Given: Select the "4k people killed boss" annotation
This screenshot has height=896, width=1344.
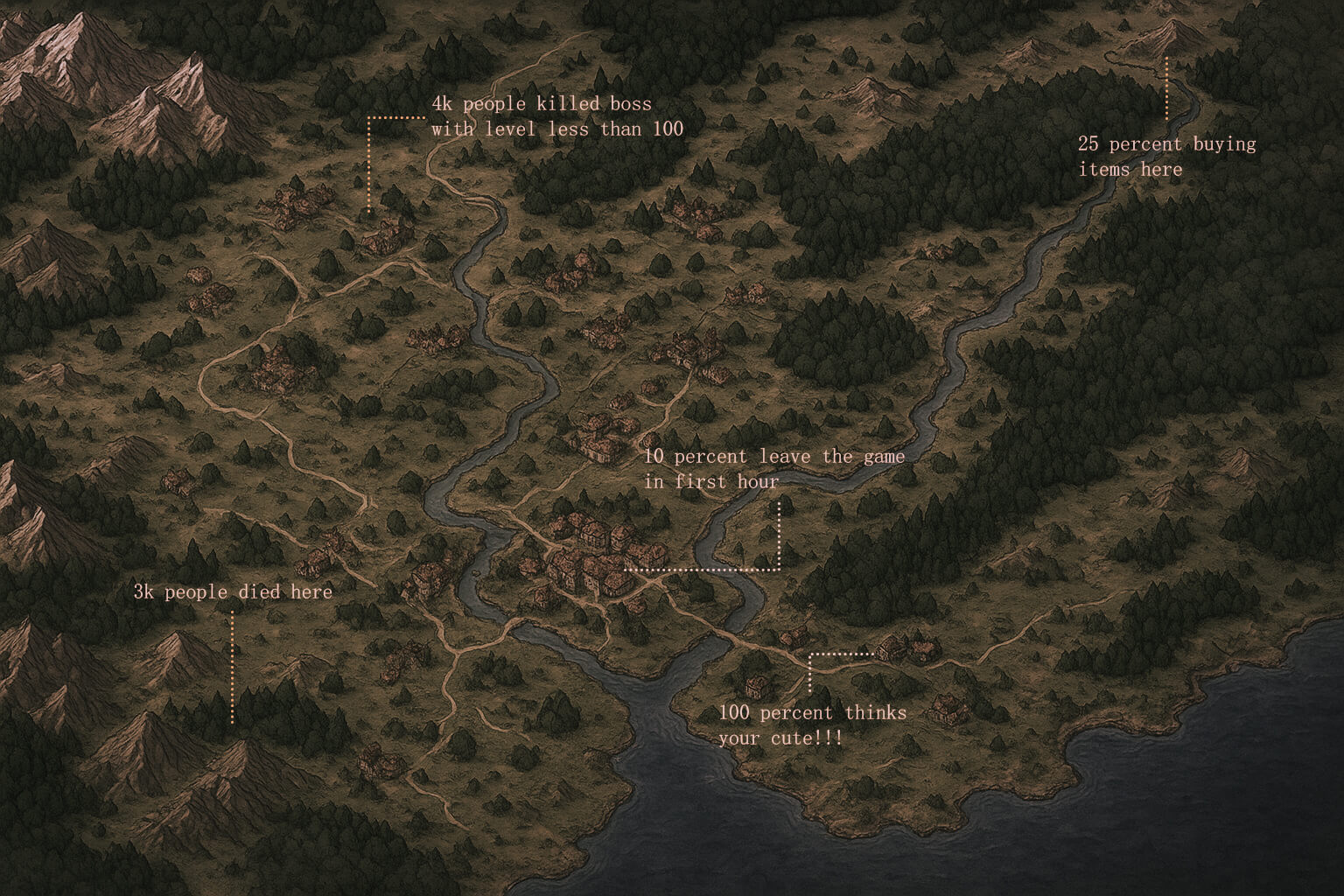Looking at the screenshot, I should tap(556, 116).
